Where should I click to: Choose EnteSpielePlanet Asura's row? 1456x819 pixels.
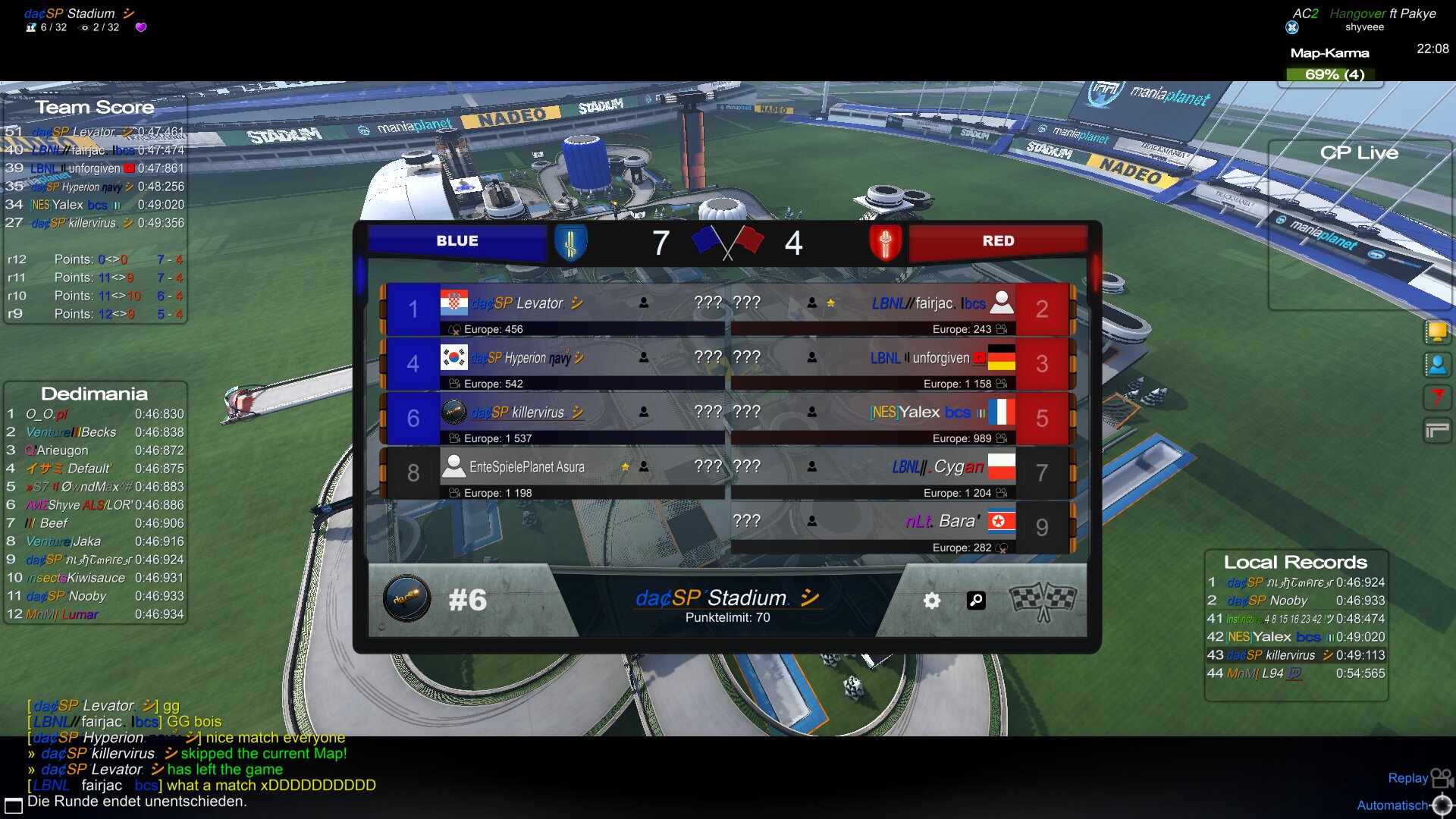pos(554,473)
